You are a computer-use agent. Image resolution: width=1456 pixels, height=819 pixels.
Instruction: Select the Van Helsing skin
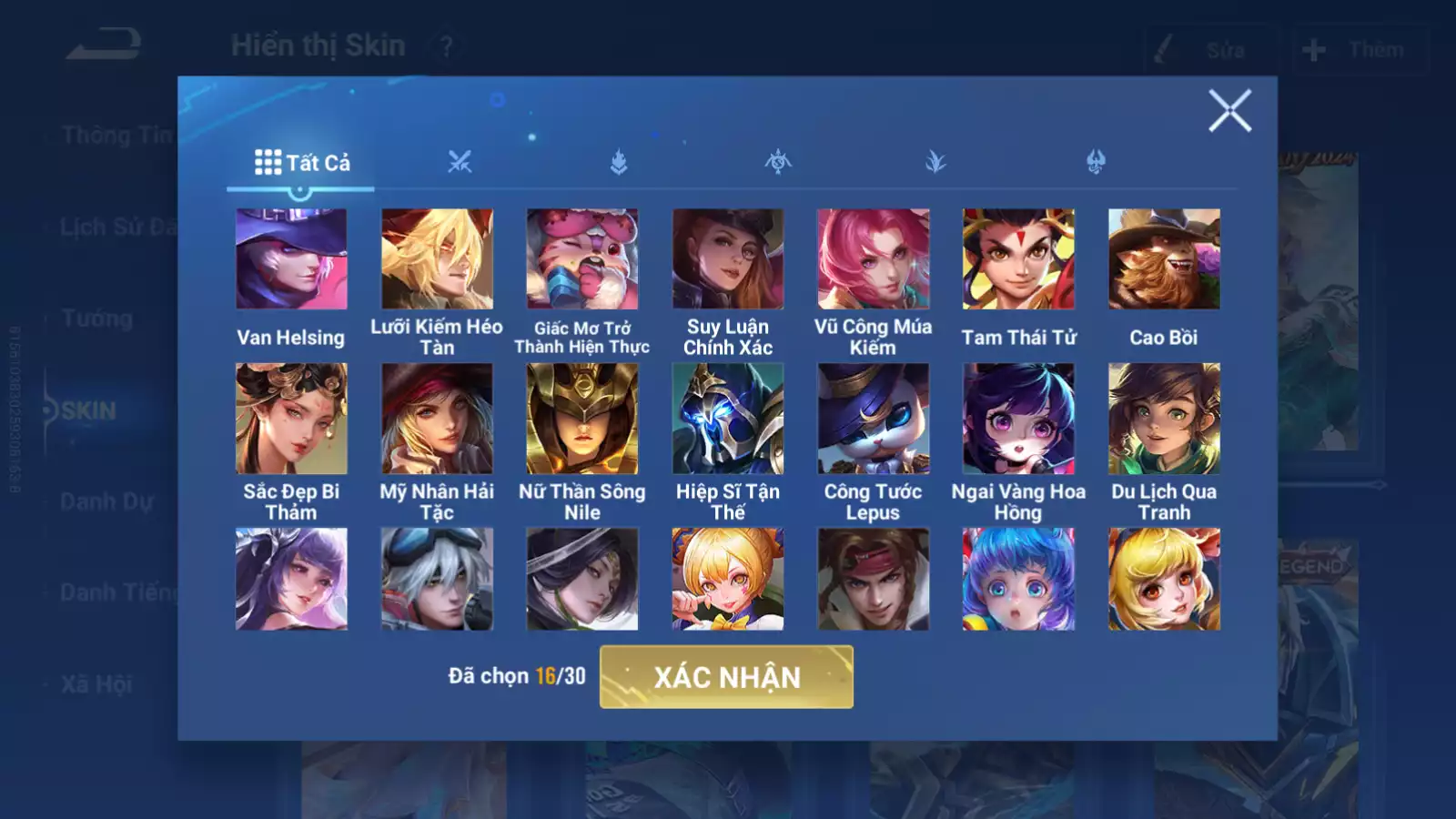coord(291,259)
